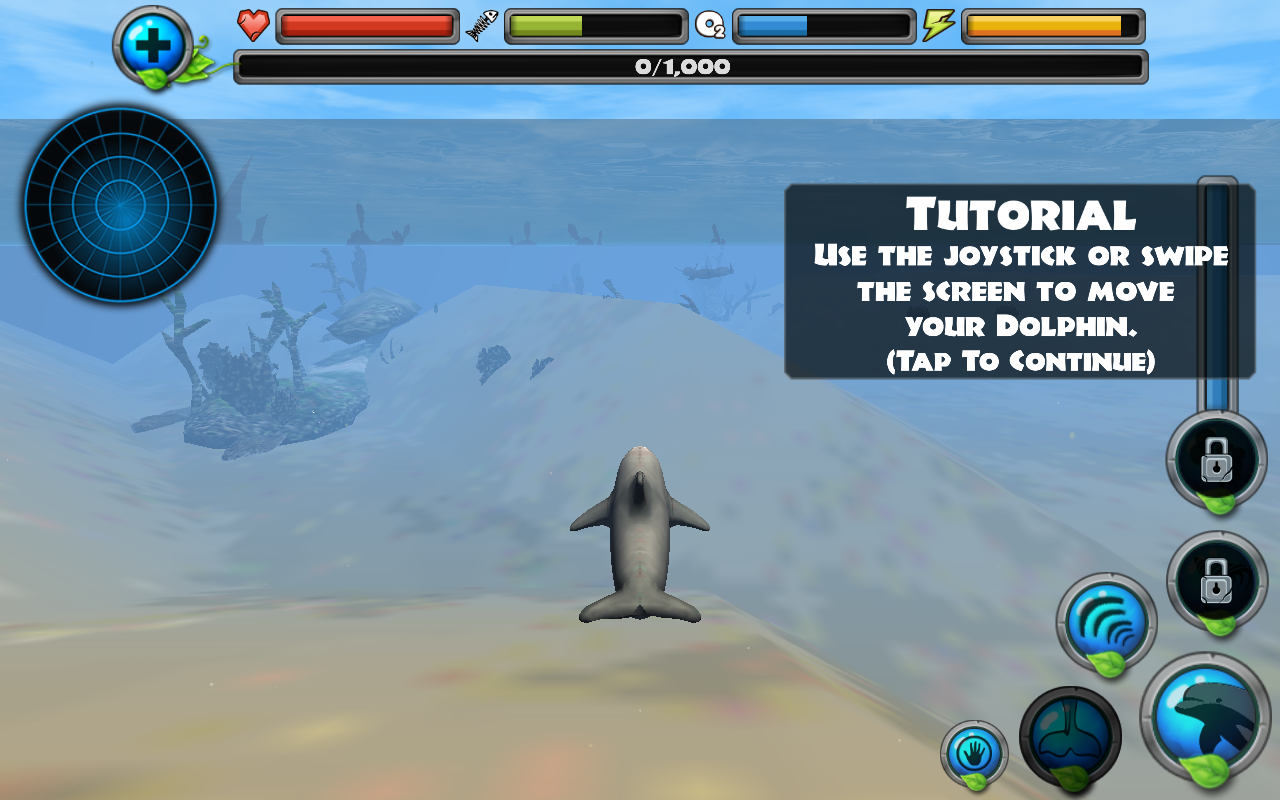
Task: Tap the heart icon beside the health bar
Action: [254, 25]
